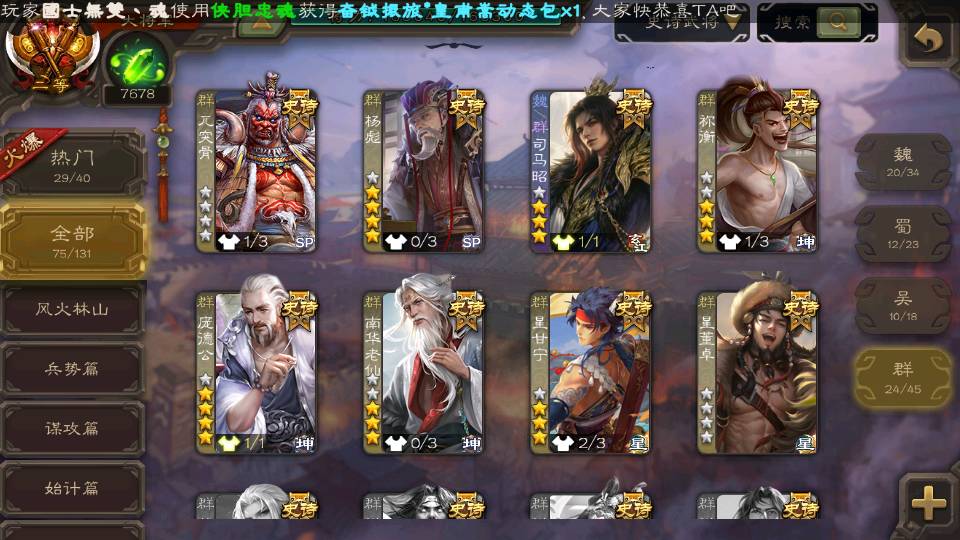
Task: Show the 谋攻篇 category
Action: pos(72,428)
